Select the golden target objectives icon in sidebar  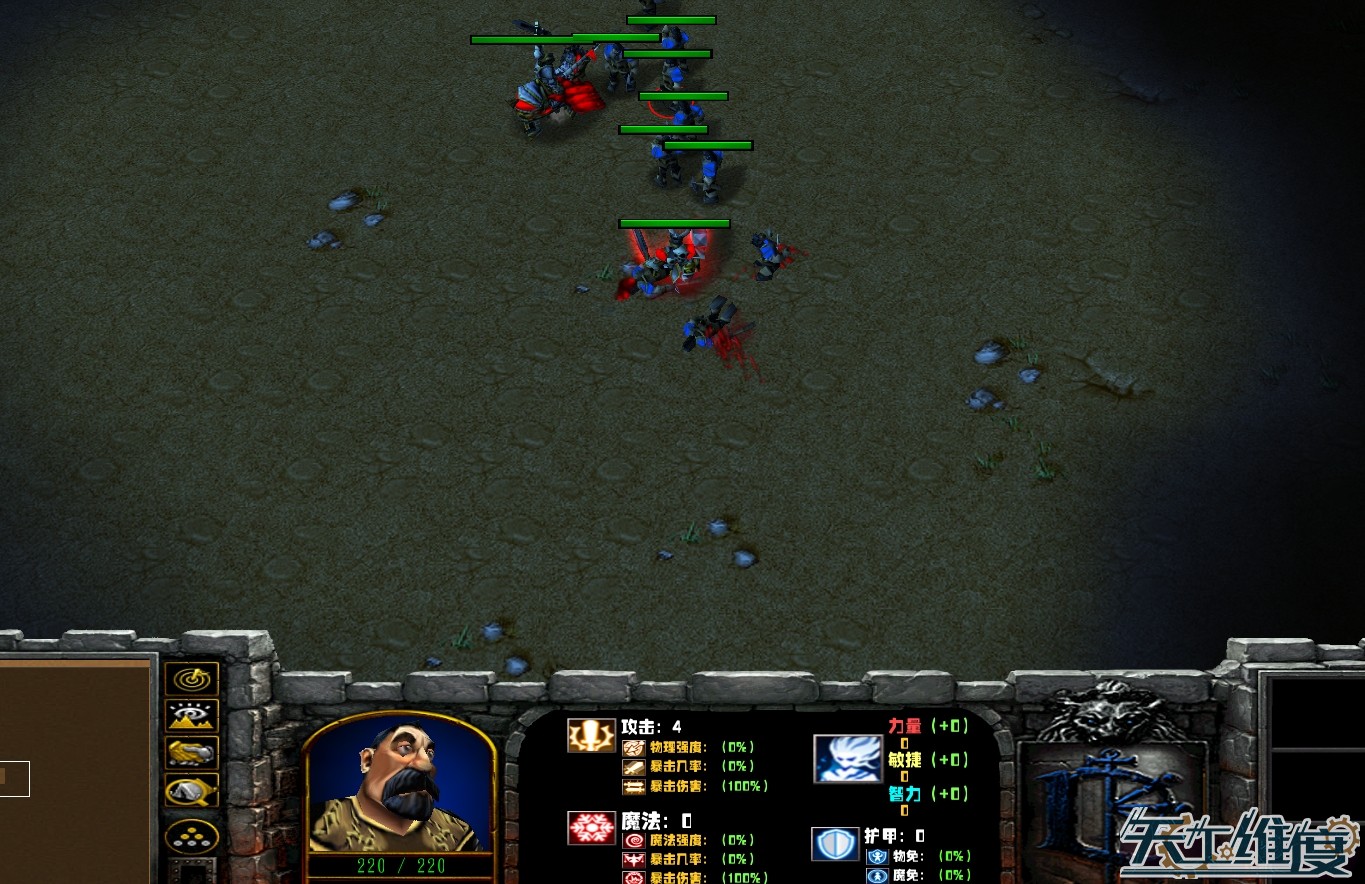click(190, 679)
